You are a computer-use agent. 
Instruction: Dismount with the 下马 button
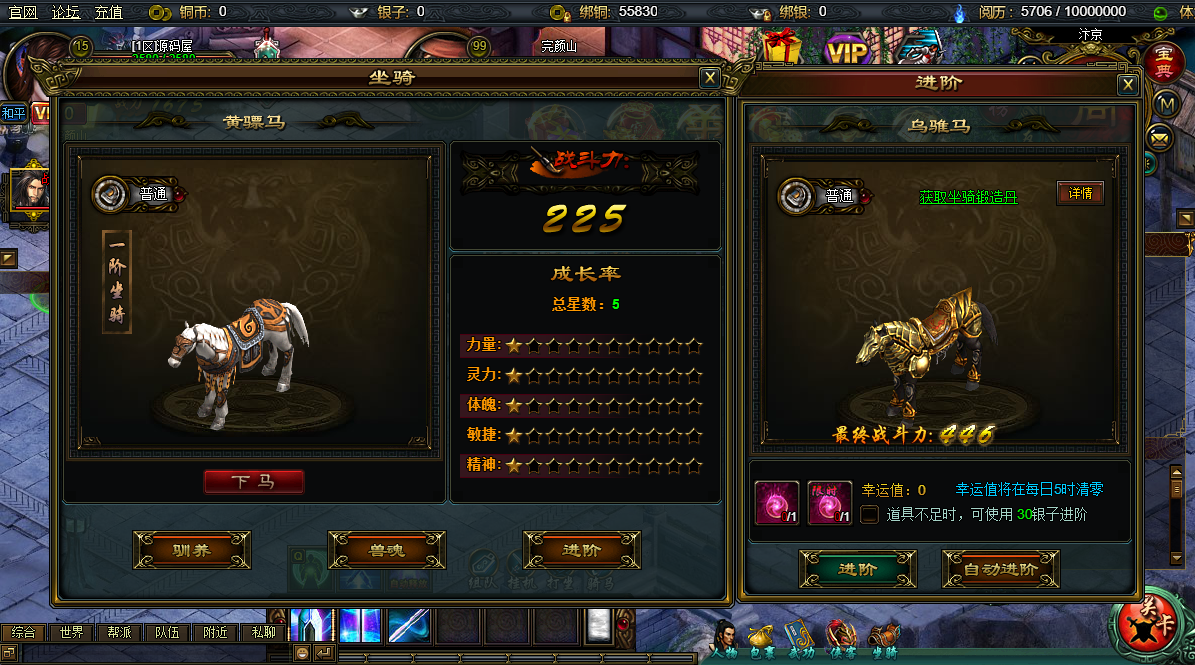coord(254,482)
